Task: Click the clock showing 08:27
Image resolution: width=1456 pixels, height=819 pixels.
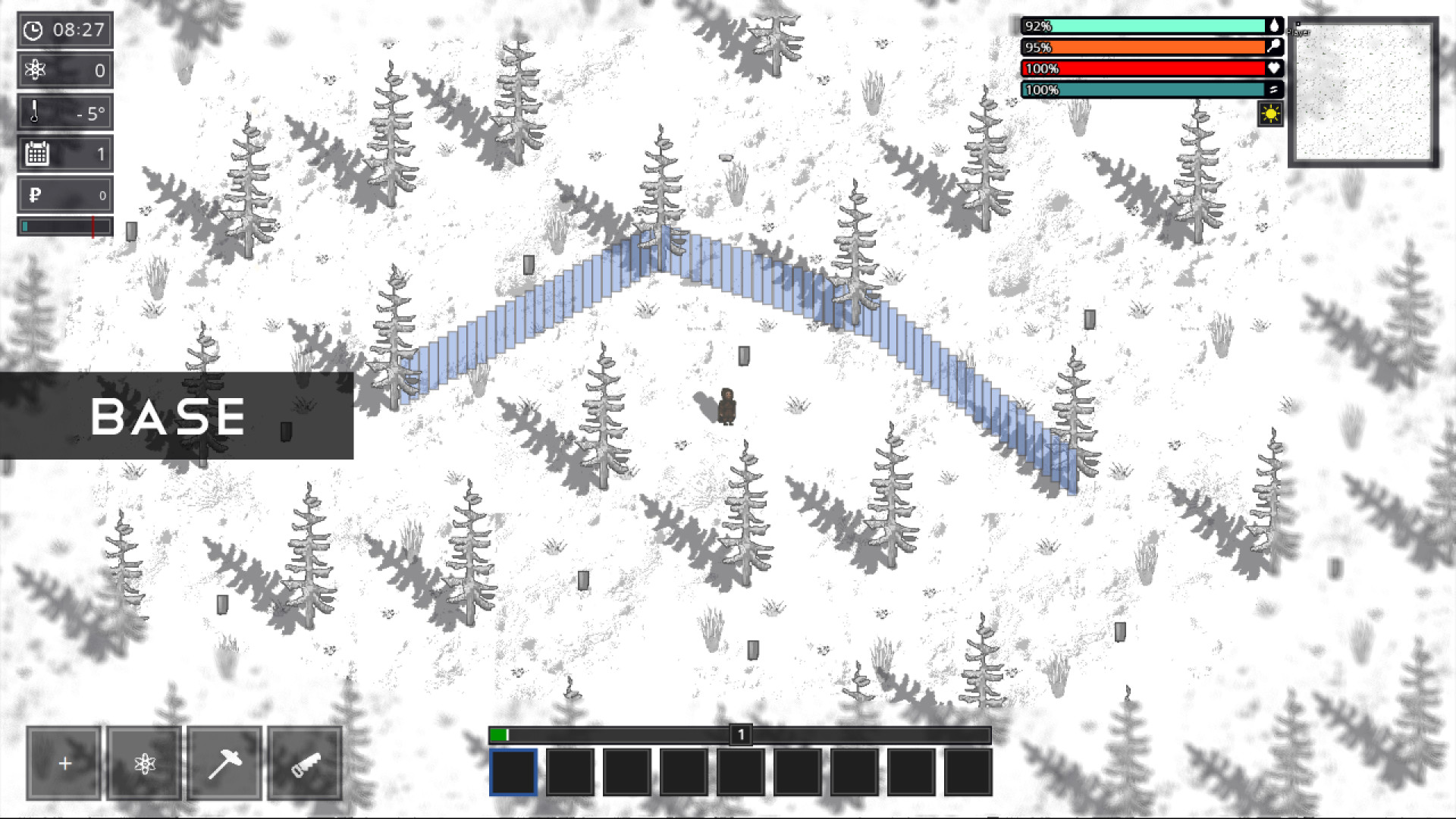Action: tap(64, 30)
